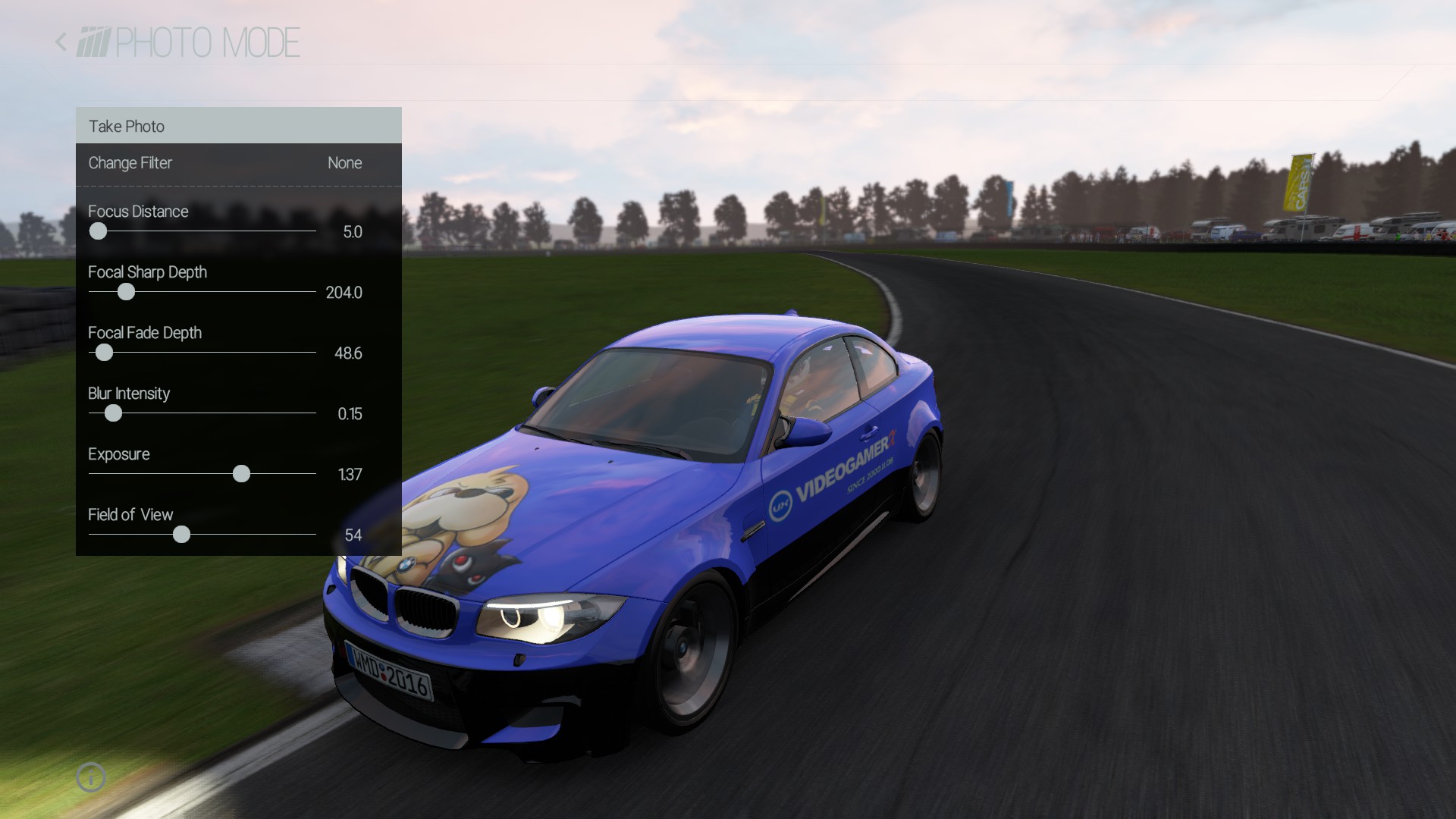Screen dimensions: 1456x819
Task: Click the Focus Distance slider handle
Action: 98,231
